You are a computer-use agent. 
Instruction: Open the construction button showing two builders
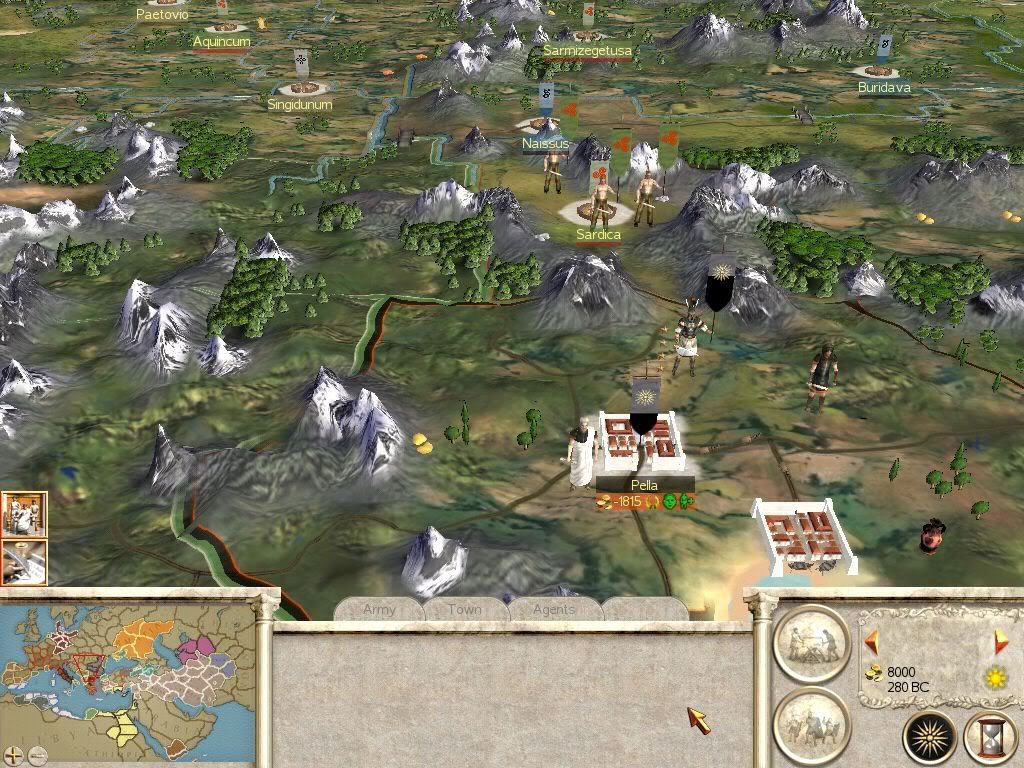tap(811, 644)
